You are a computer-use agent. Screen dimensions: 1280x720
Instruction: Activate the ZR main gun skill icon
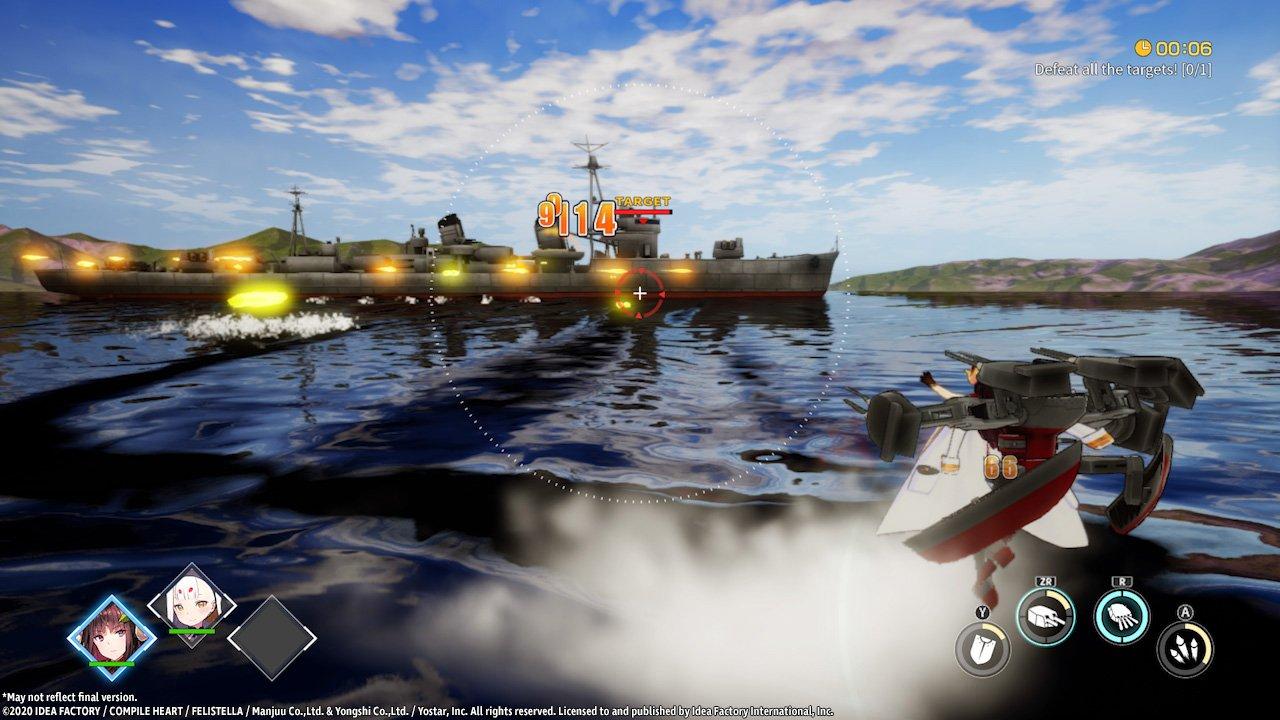[x=1044, y=616]
